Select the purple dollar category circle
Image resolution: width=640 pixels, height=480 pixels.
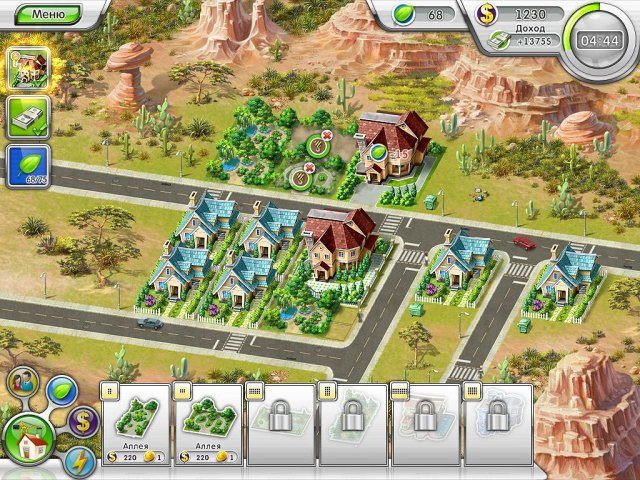pyautogui.click(x=84, y=420)
